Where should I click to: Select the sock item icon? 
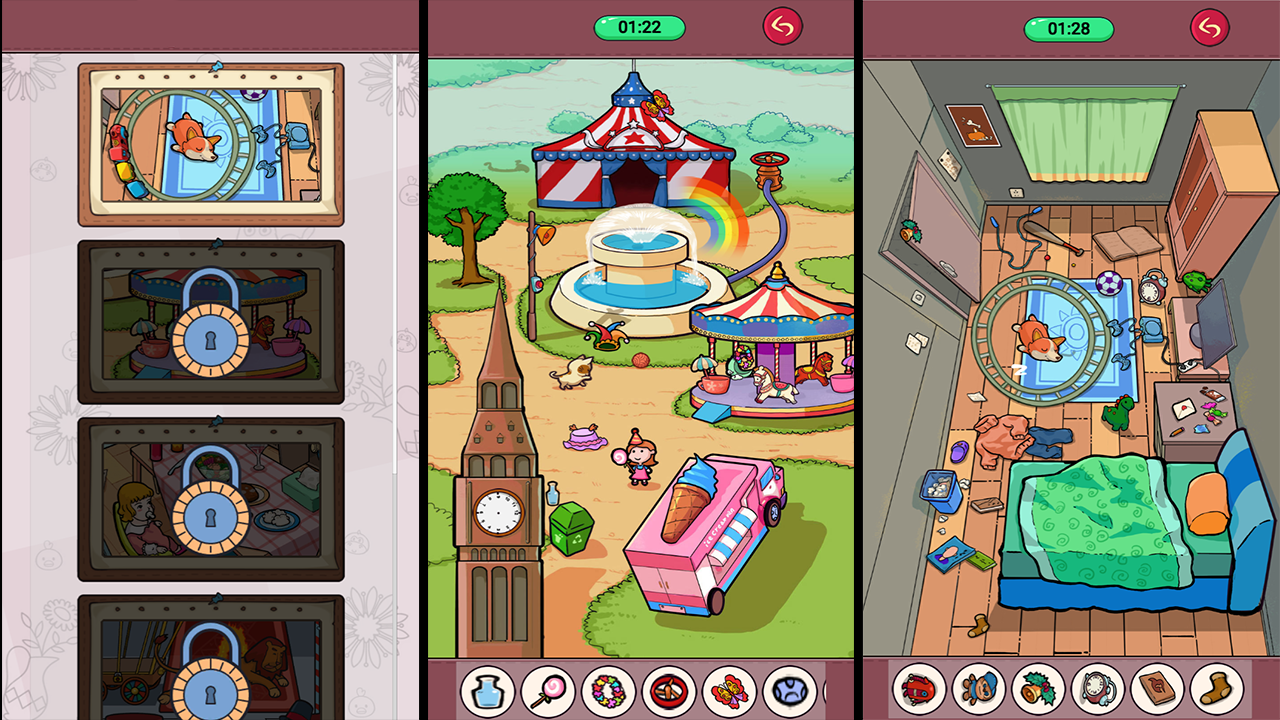pyautogui.click(x=1217, y=690)
